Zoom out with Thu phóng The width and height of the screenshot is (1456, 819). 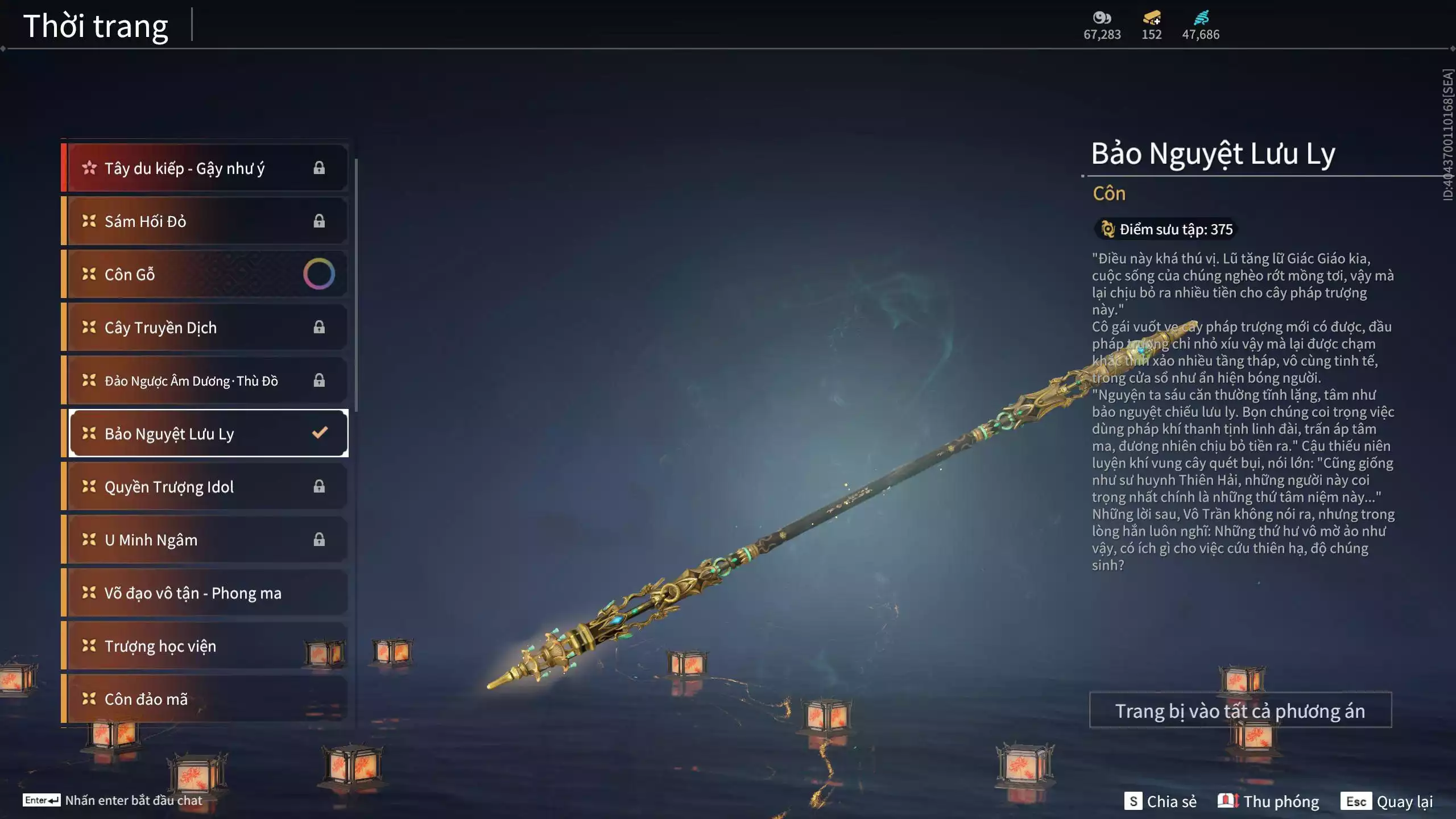coord(1268,801)
